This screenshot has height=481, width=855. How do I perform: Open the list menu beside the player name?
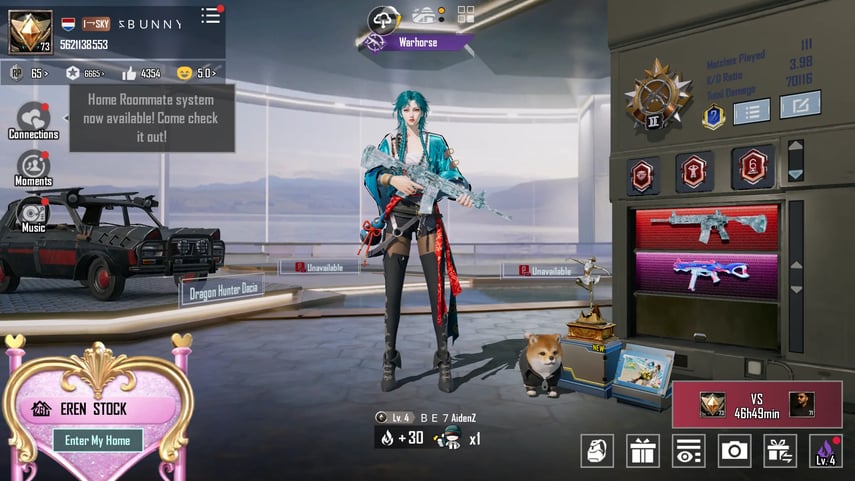(x=210, y=15)
